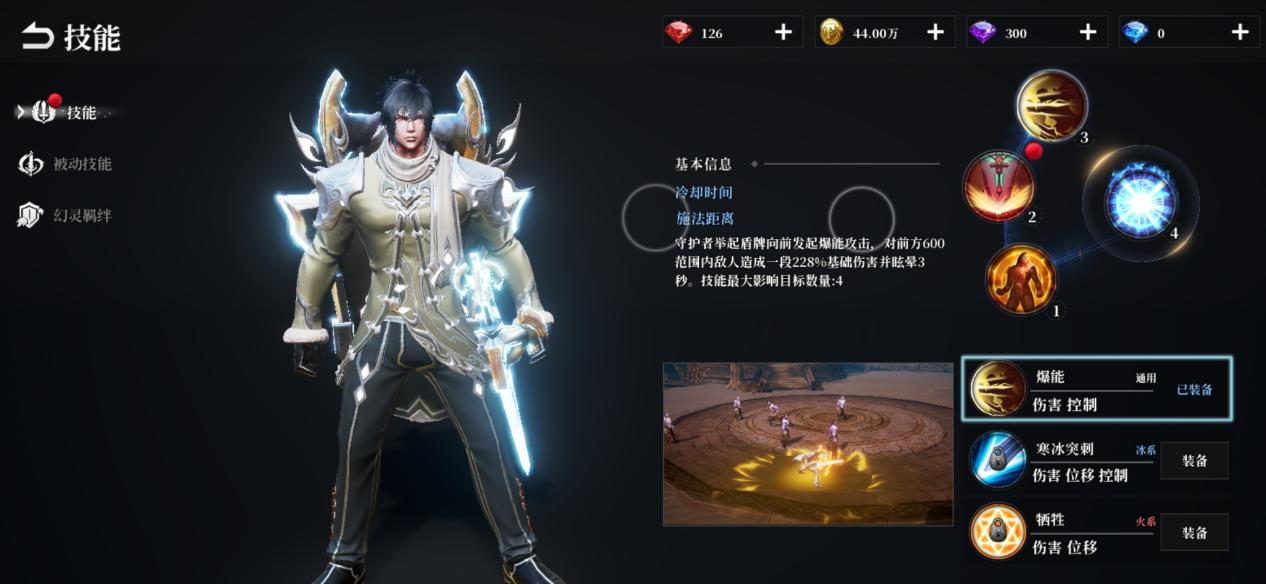Open the 被动技能 tab
The width and height of the screenshot is (1266, 584).
pos(68,164)
